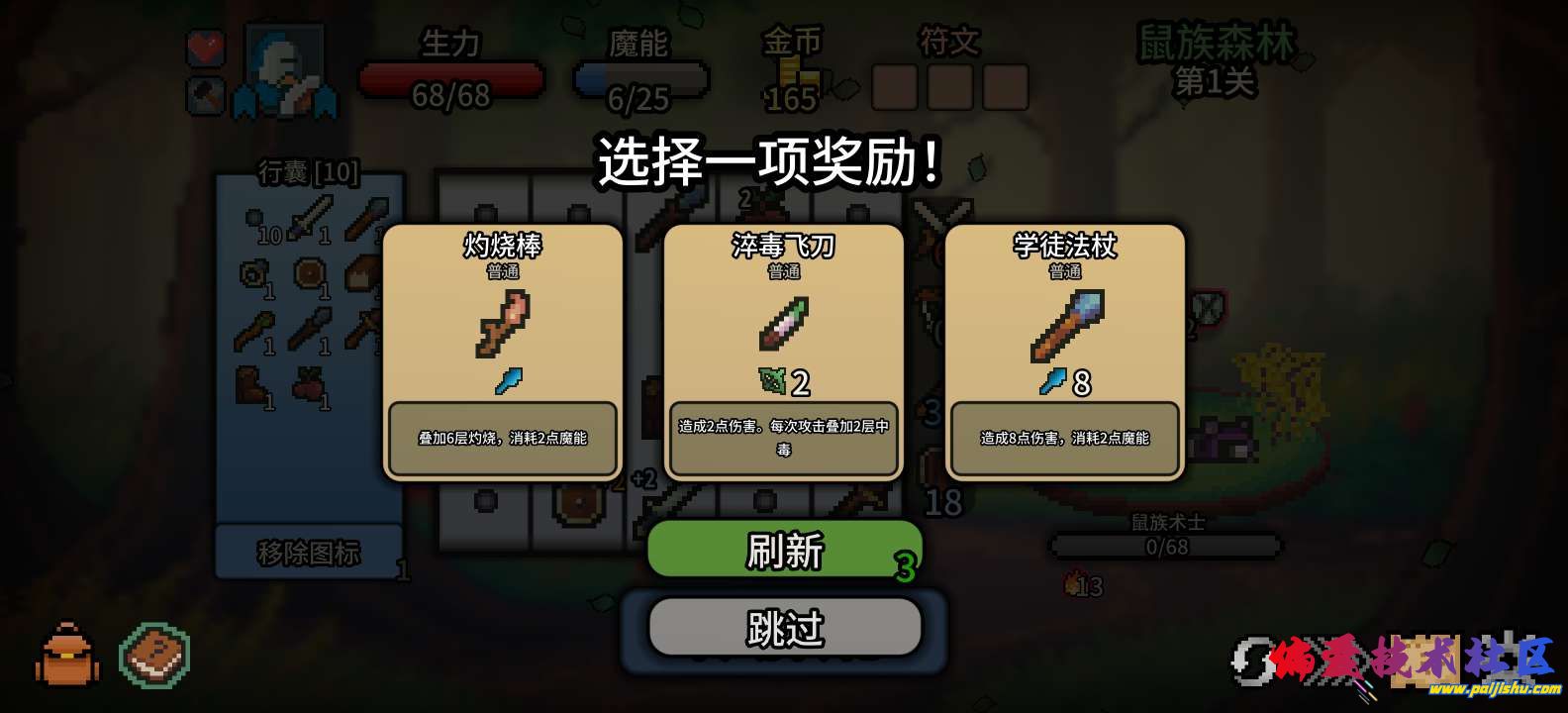Click the ring item in the inventory grid
The width and height of the screenshot is (1568, 713).
click(x=251, y=273)
